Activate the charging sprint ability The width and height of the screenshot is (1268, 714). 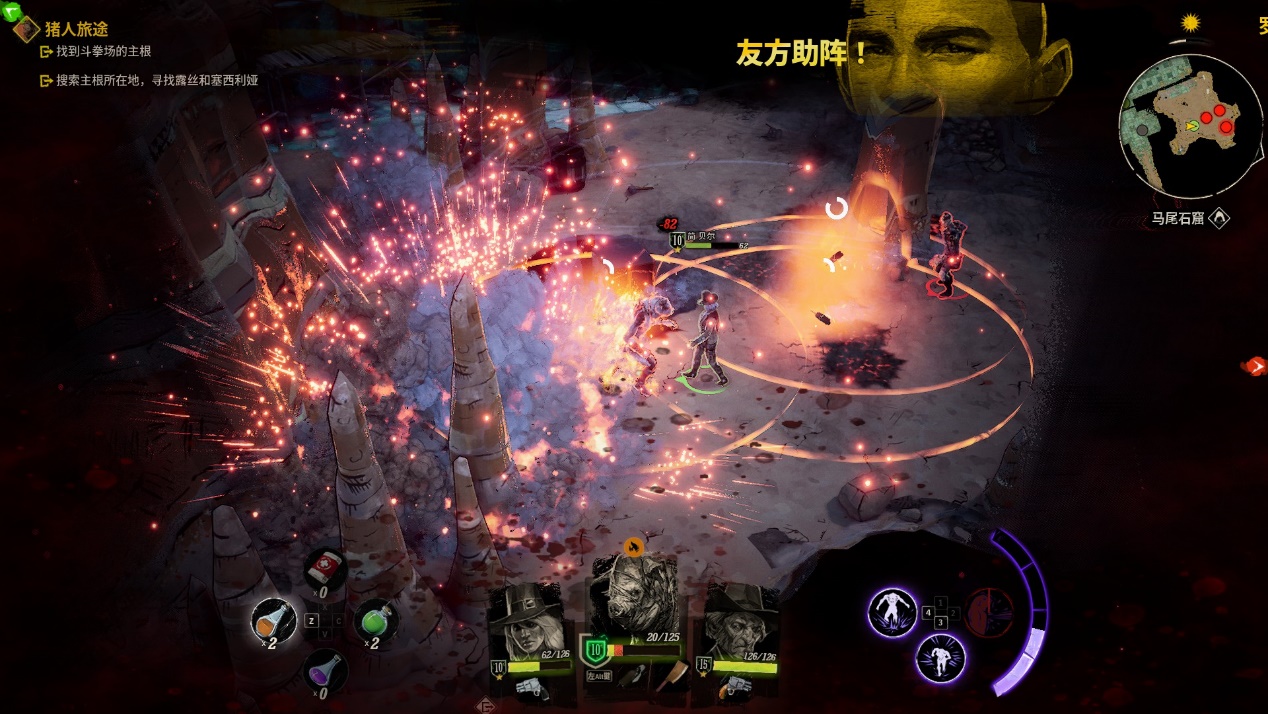[940, 659]
